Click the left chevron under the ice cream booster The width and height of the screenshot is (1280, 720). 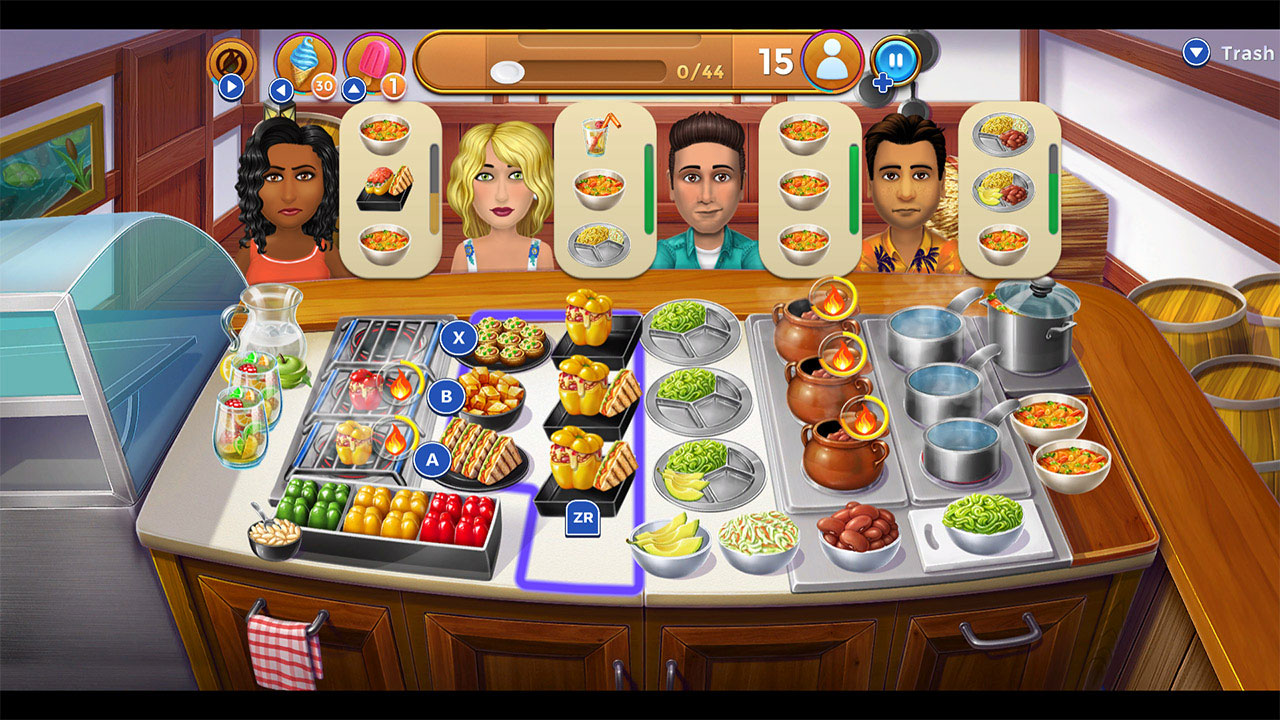point(281,89)
